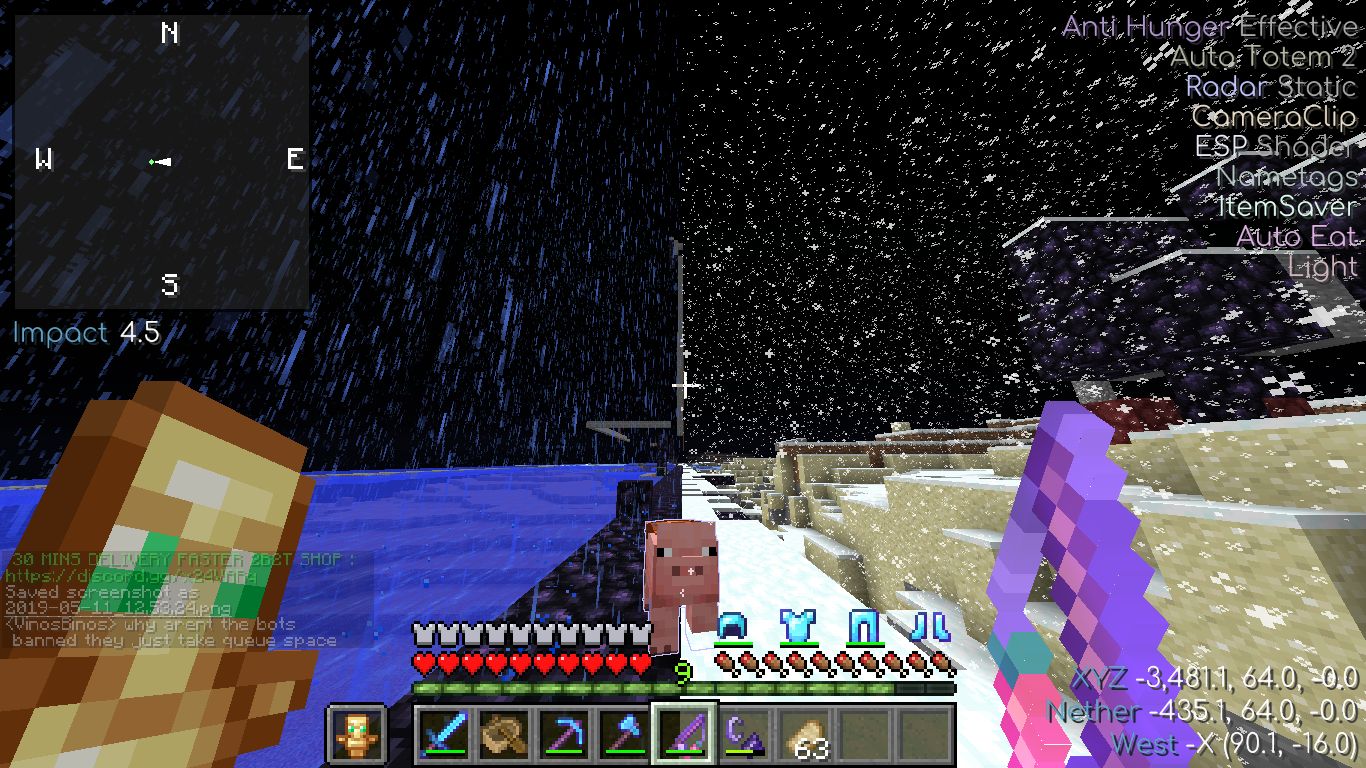Select the diamond sword in the hotbar
Viewport: 1366px width, 768px height.
tap(445, 735)
